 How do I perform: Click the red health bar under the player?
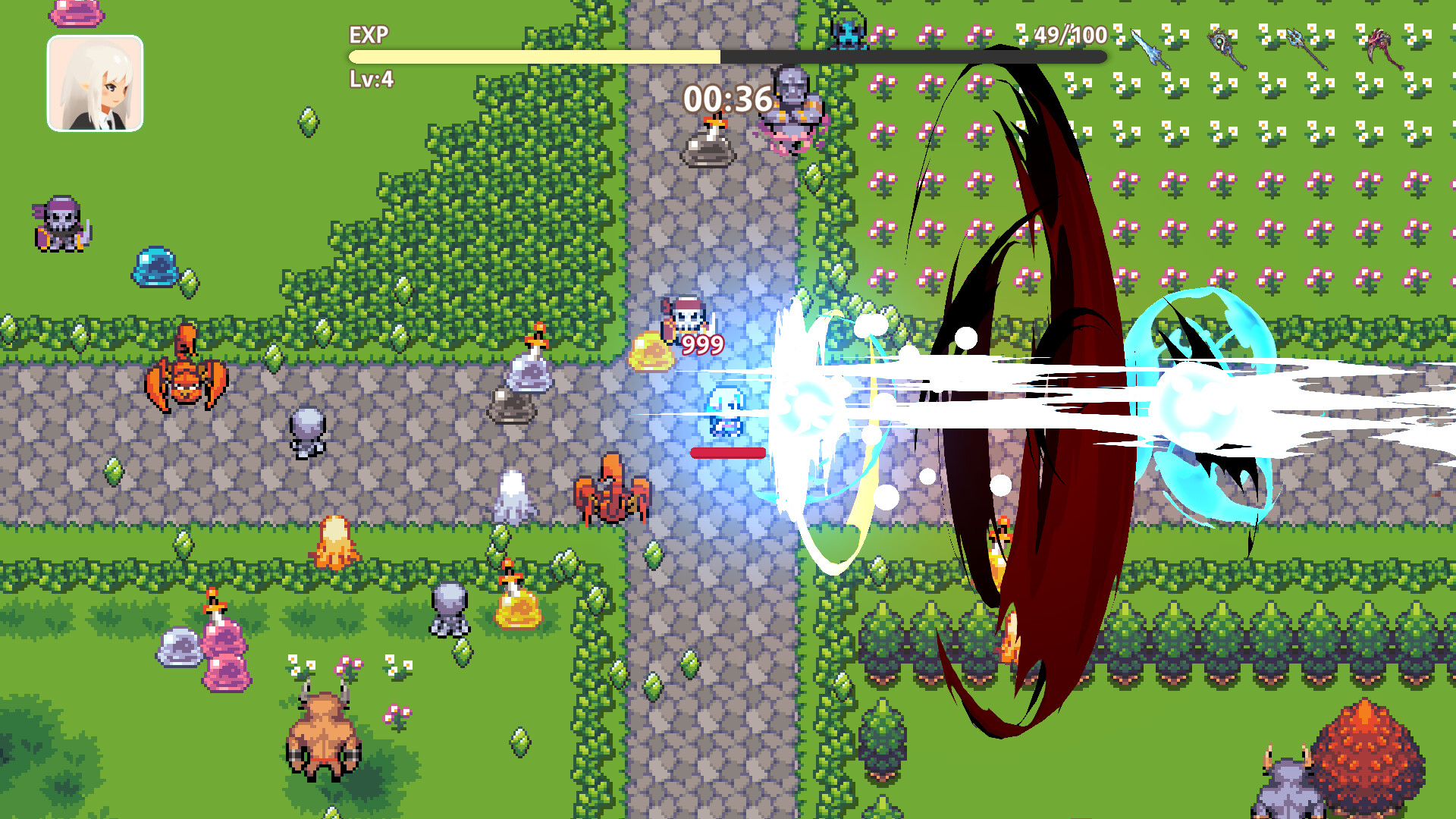click(x=726, y=453)
